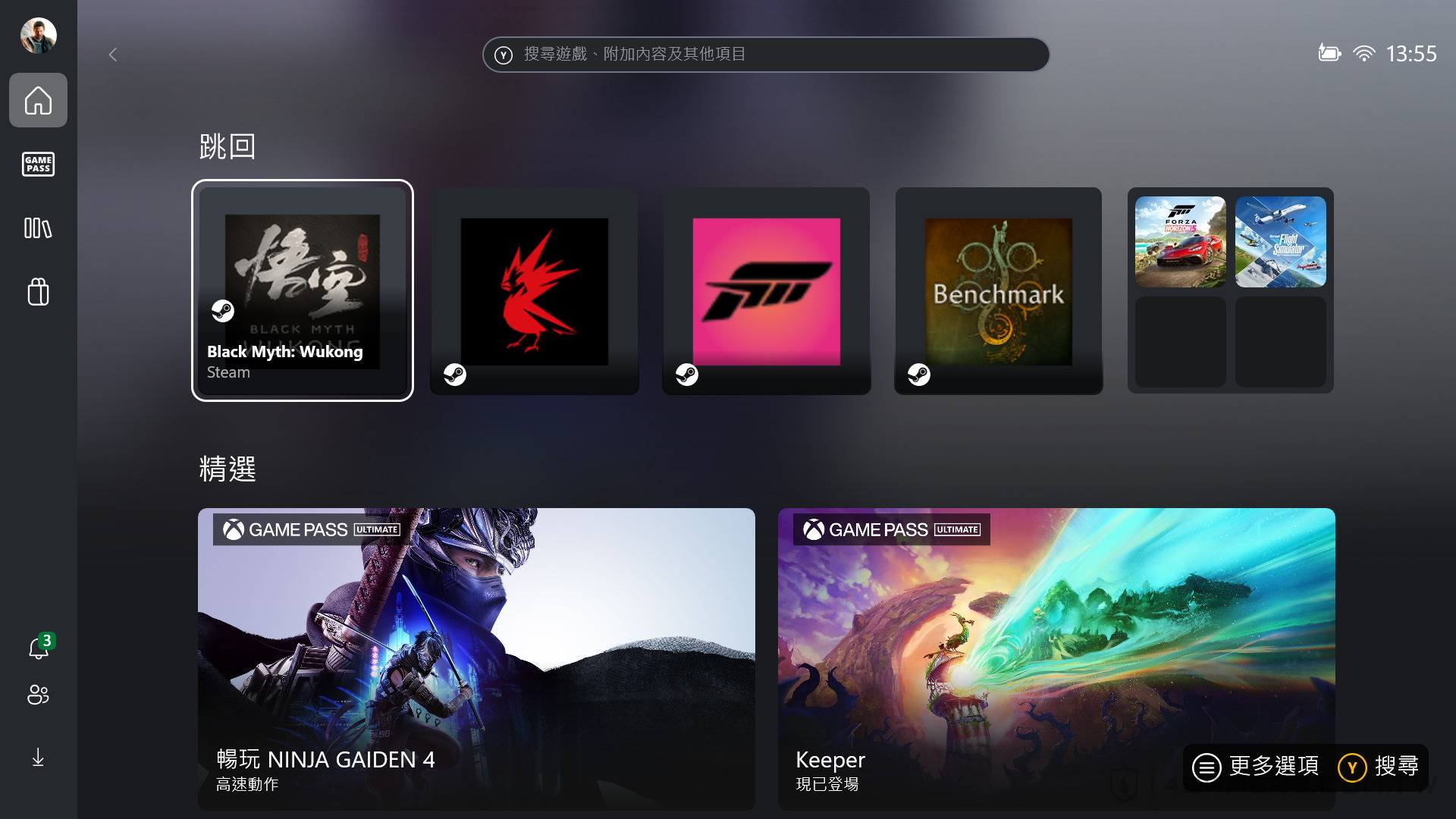Viewport: 1456px width, 819px height.
Task: Open your game library icon in sidebar
Action: point(38,228)
